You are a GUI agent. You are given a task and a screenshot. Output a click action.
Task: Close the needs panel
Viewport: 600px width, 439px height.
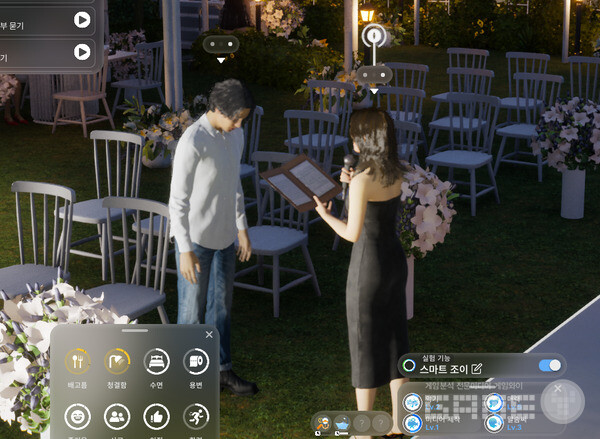point(209,335)
